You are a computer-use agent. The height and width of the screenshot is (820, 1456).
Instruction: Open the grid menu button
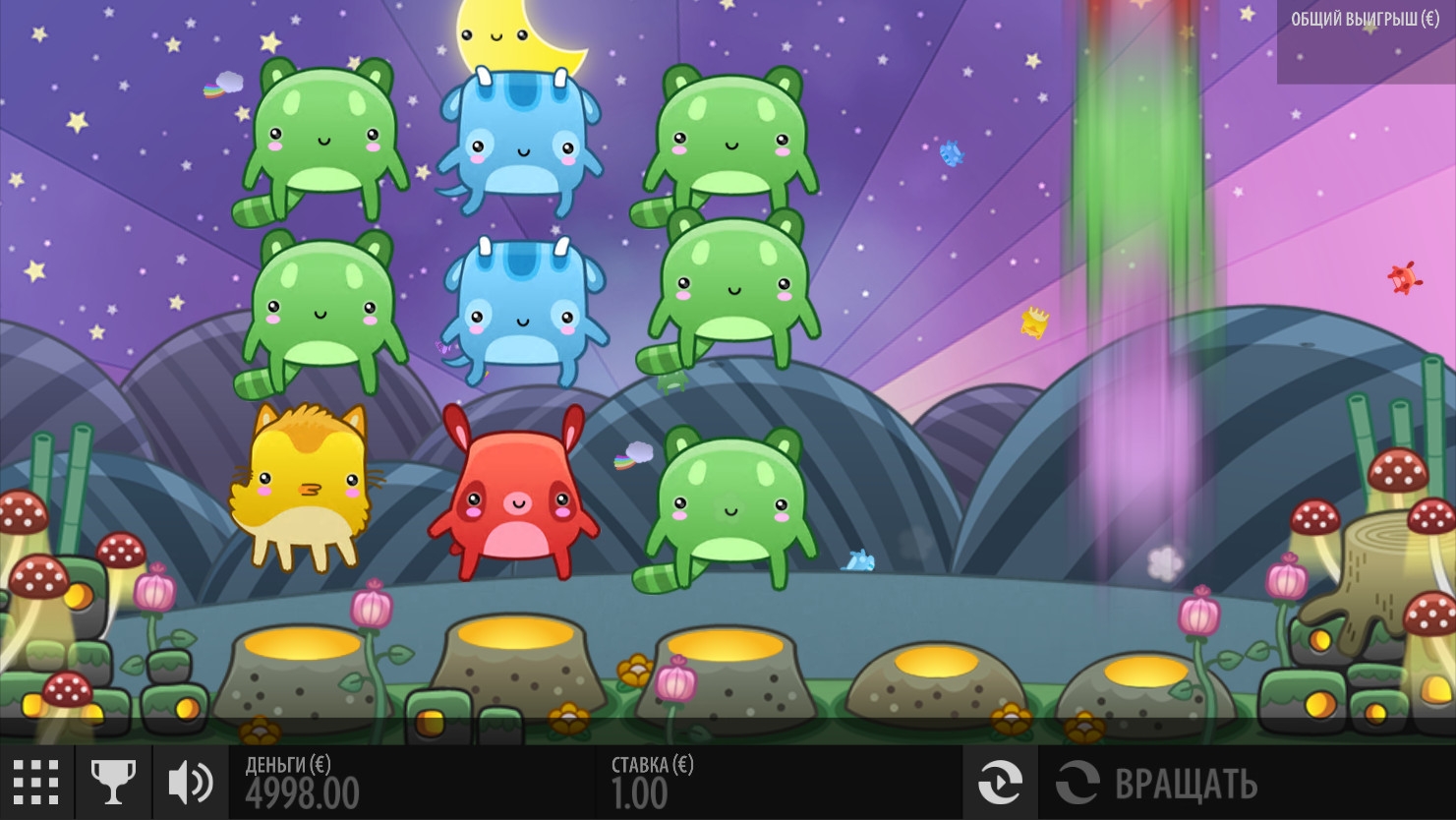36,783
